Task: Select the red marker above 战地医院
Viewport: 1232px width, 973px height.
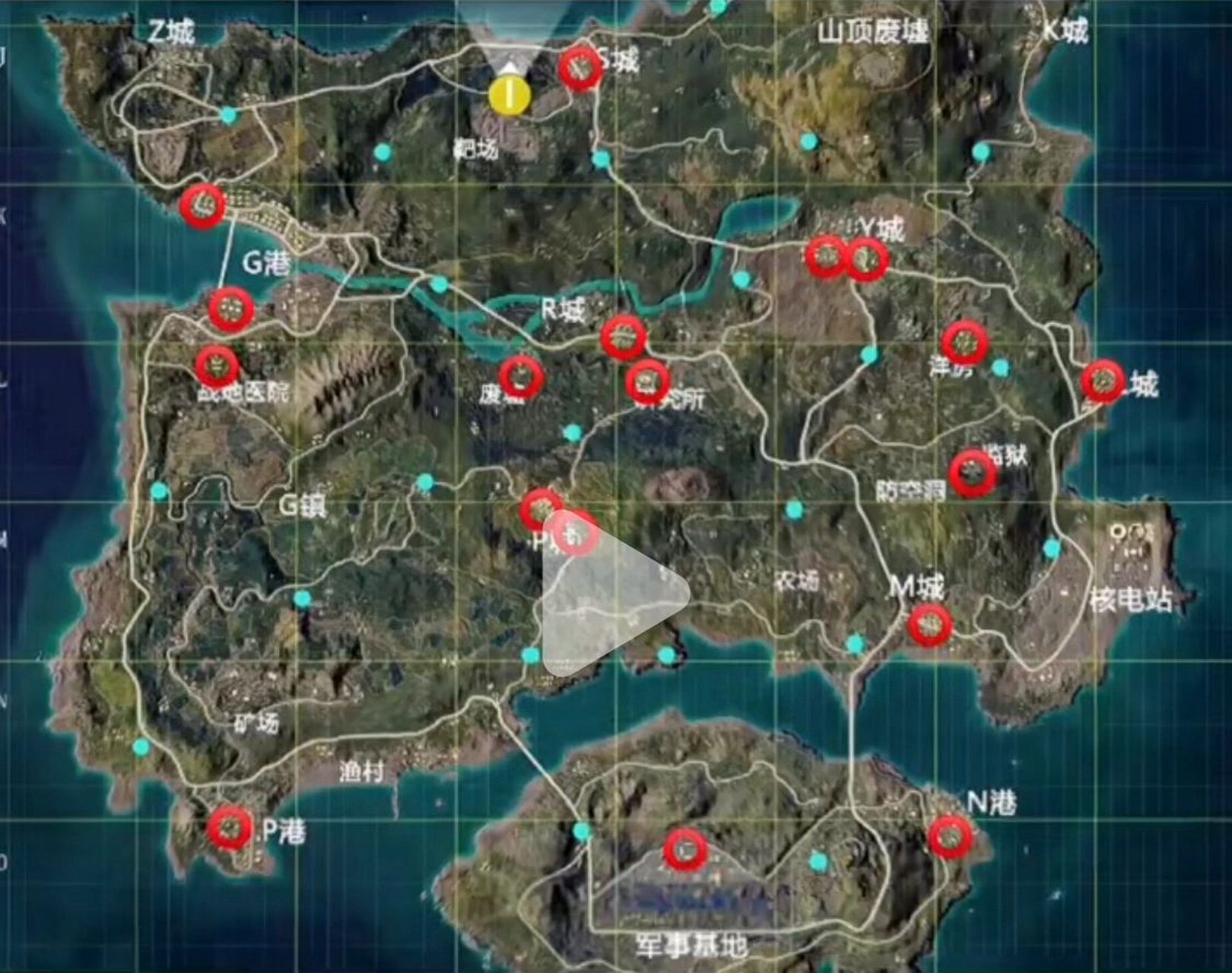Action: pyautogui.click(x=217, y=366)
